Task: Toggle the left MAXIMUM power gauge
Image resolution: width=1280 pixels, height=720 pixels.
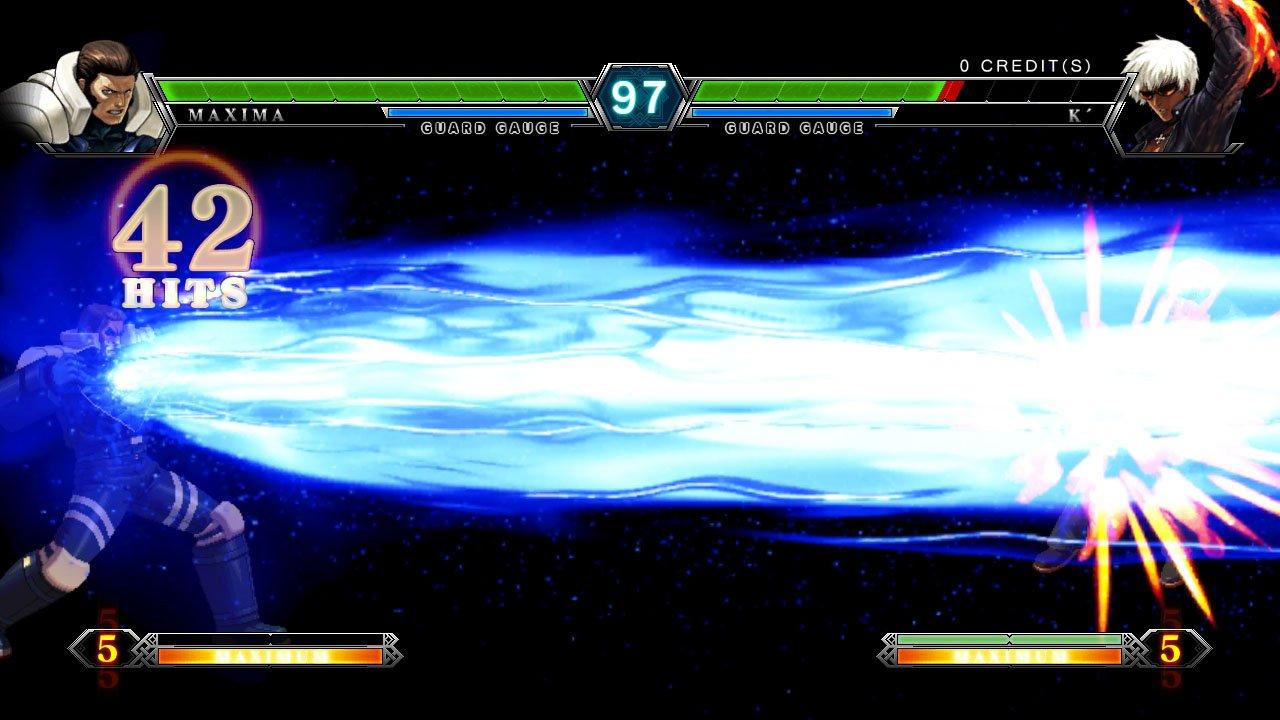Action: 268,658
